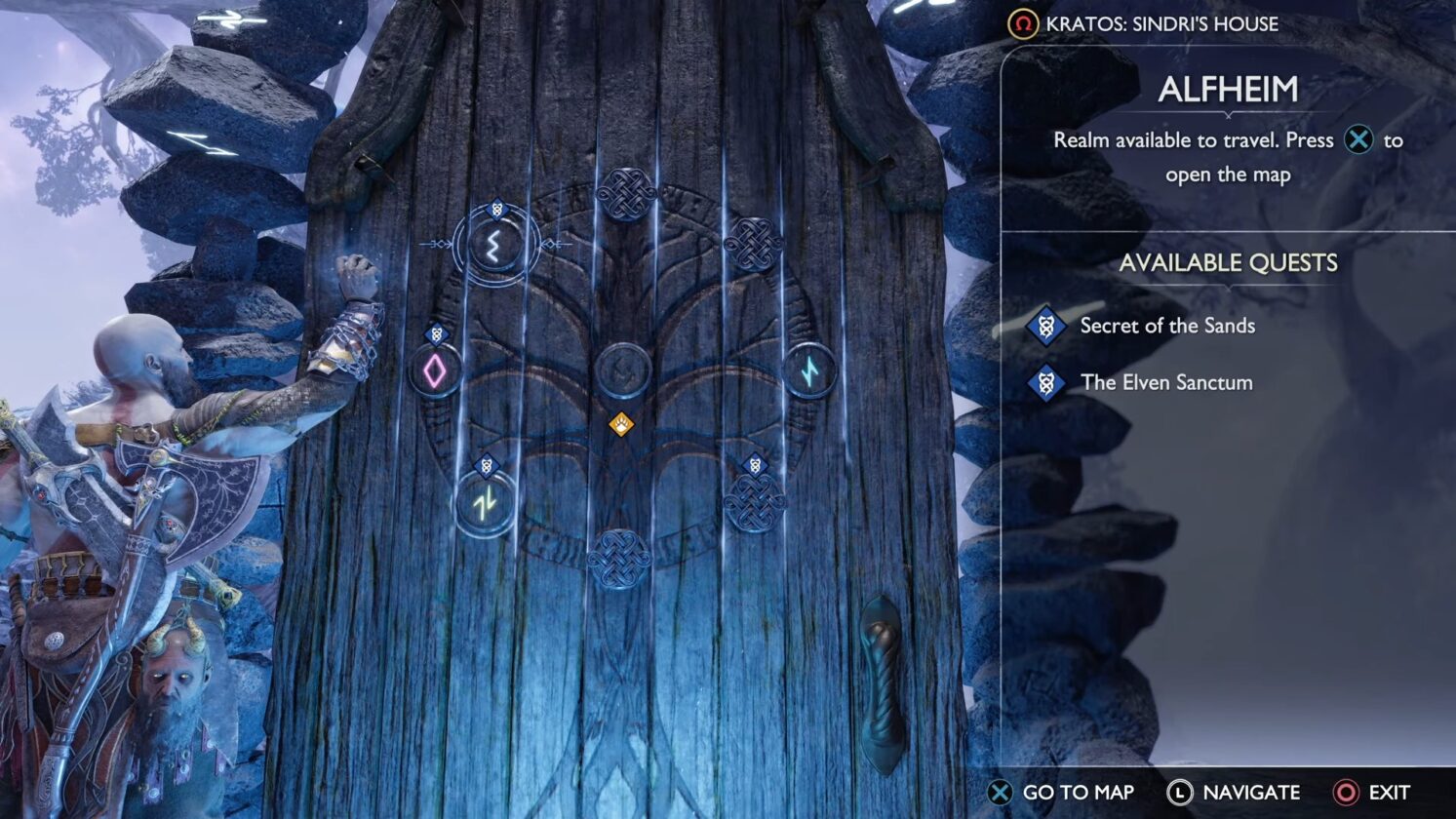Select the yellow-green realm rune
This screenshot has width=1456, height=819.
(485, 504)
